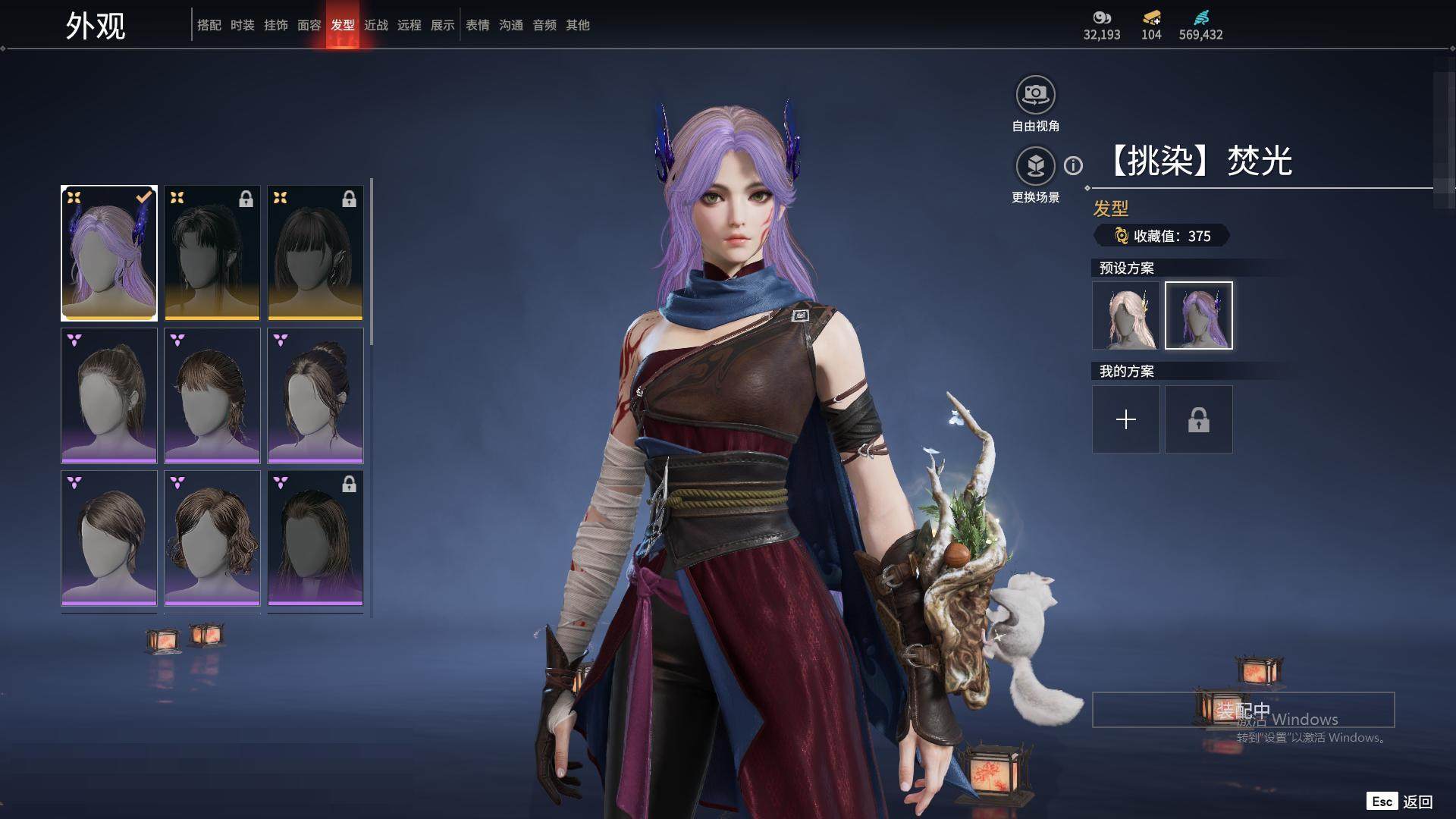The image size is (1456, 819).
Task: Show hairstyle info via the i icon
Action: (1073, 165)
